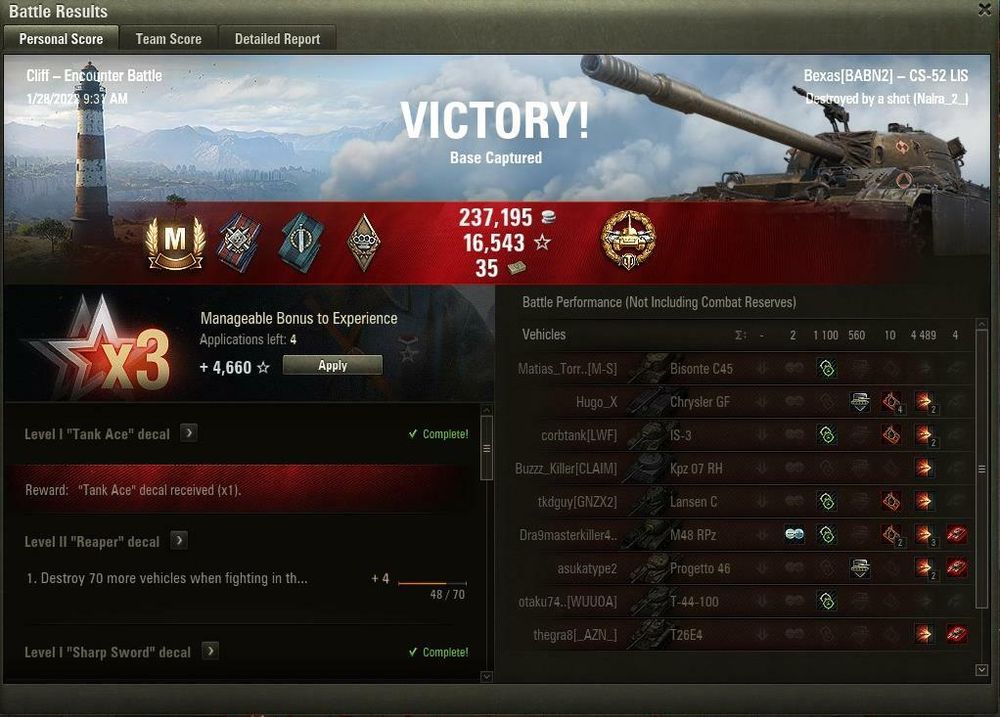Select the Dra9masterkiller4 M48 RPz row
Screen dimensions: 1000x717
pos(700,535)
